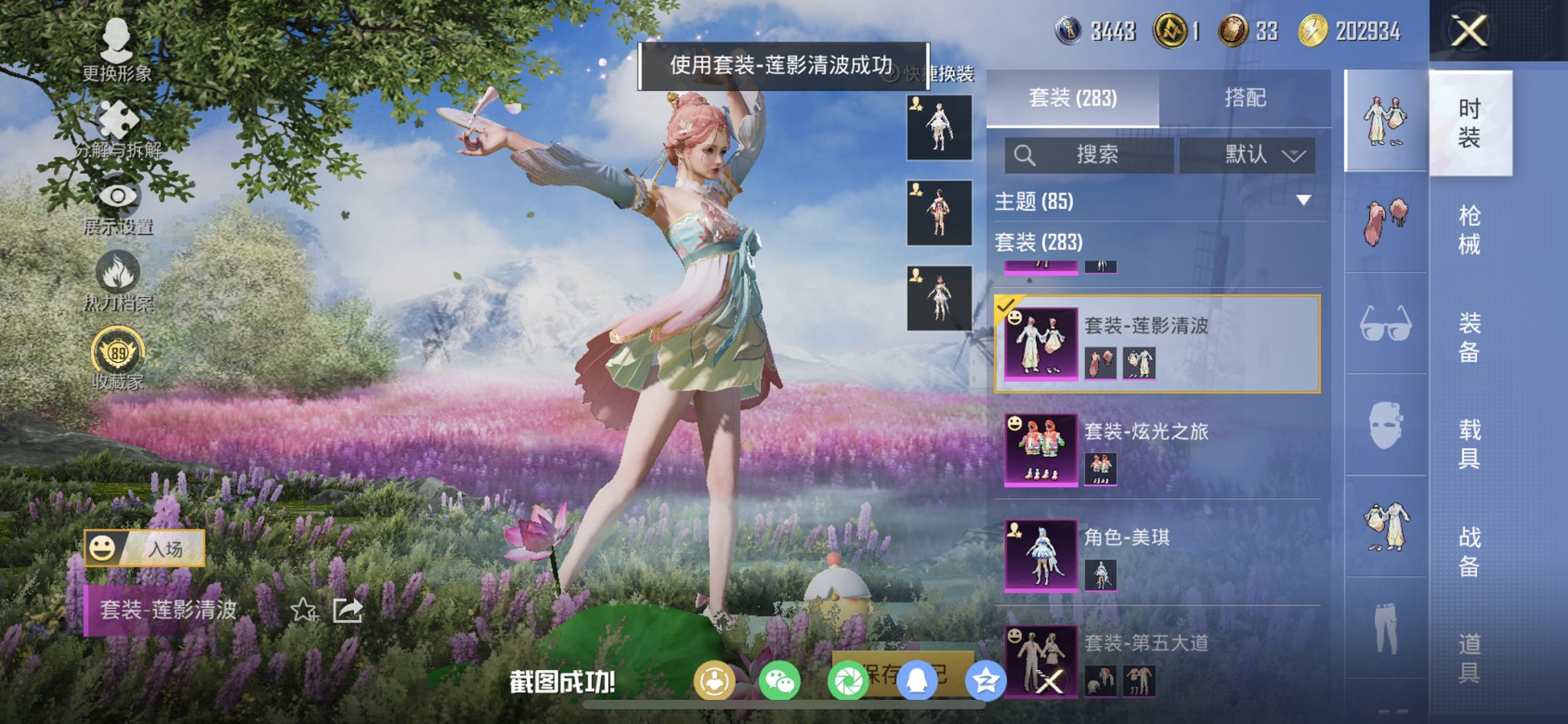
Task: Select the hairstyle category icon
Action: 1383,219
